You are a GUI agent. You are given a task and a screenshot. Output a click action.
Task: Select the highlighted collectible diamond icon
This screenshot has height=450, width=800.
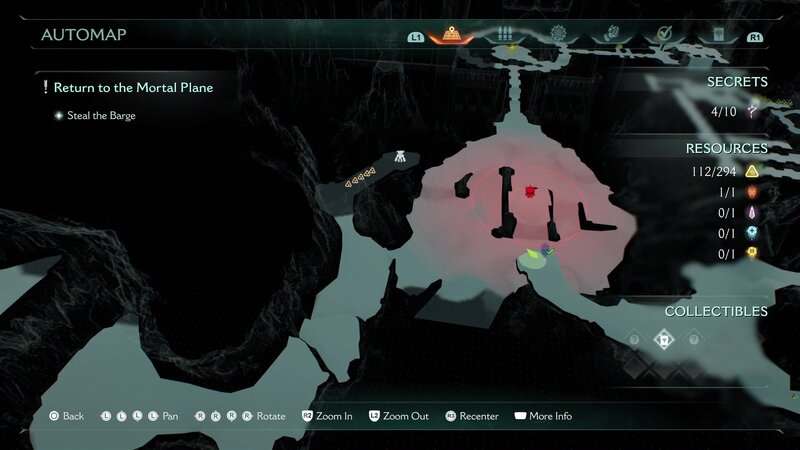coord(662,340)
